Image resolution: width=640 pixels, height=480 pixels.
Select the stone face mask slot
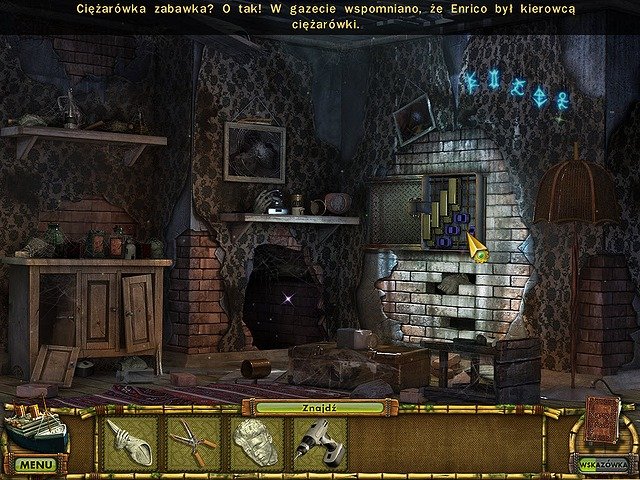coord(255,443)
